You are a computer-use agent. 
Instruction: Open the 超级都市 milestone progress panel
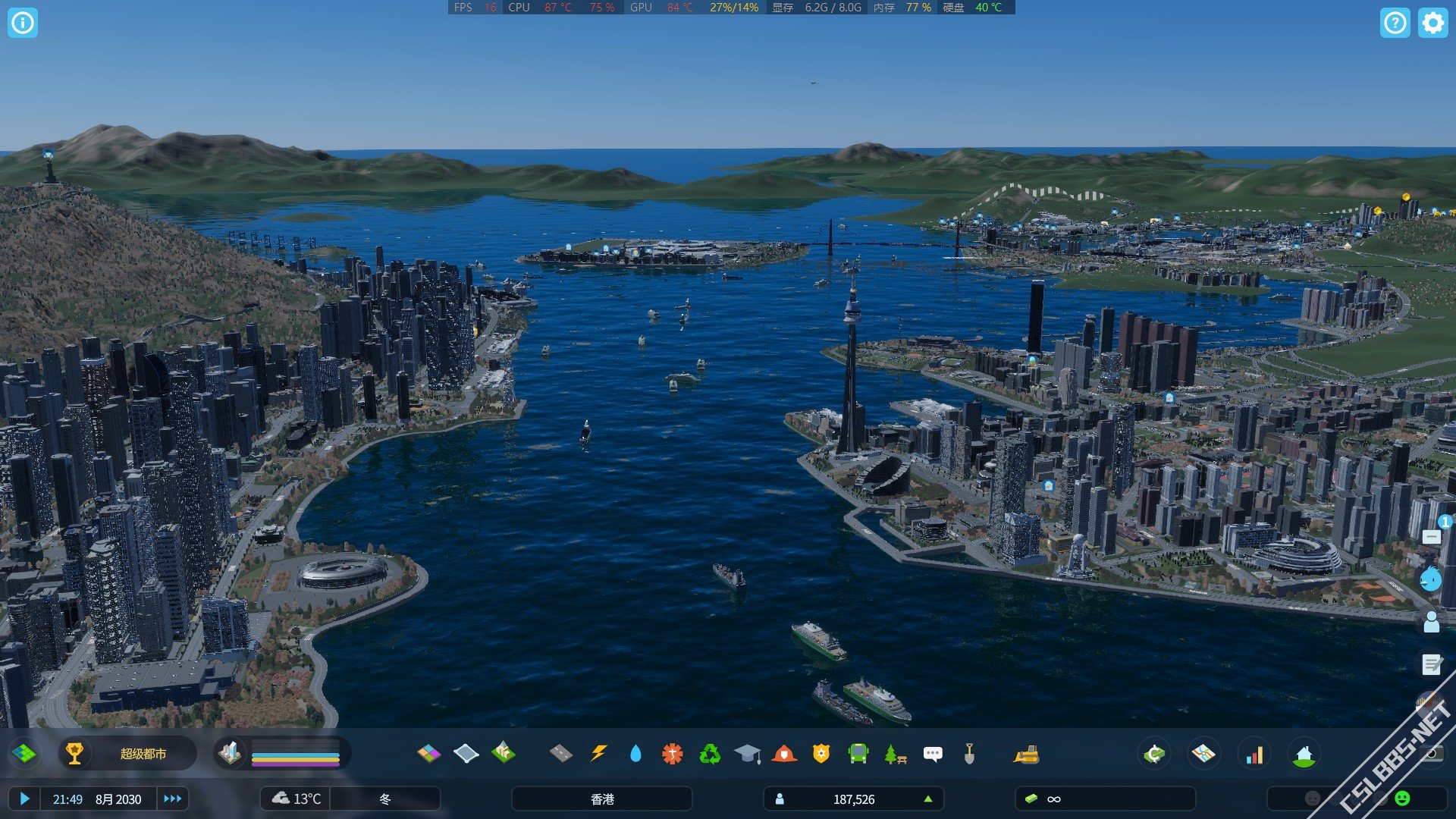pyautogui.click(x=127, y=754)
